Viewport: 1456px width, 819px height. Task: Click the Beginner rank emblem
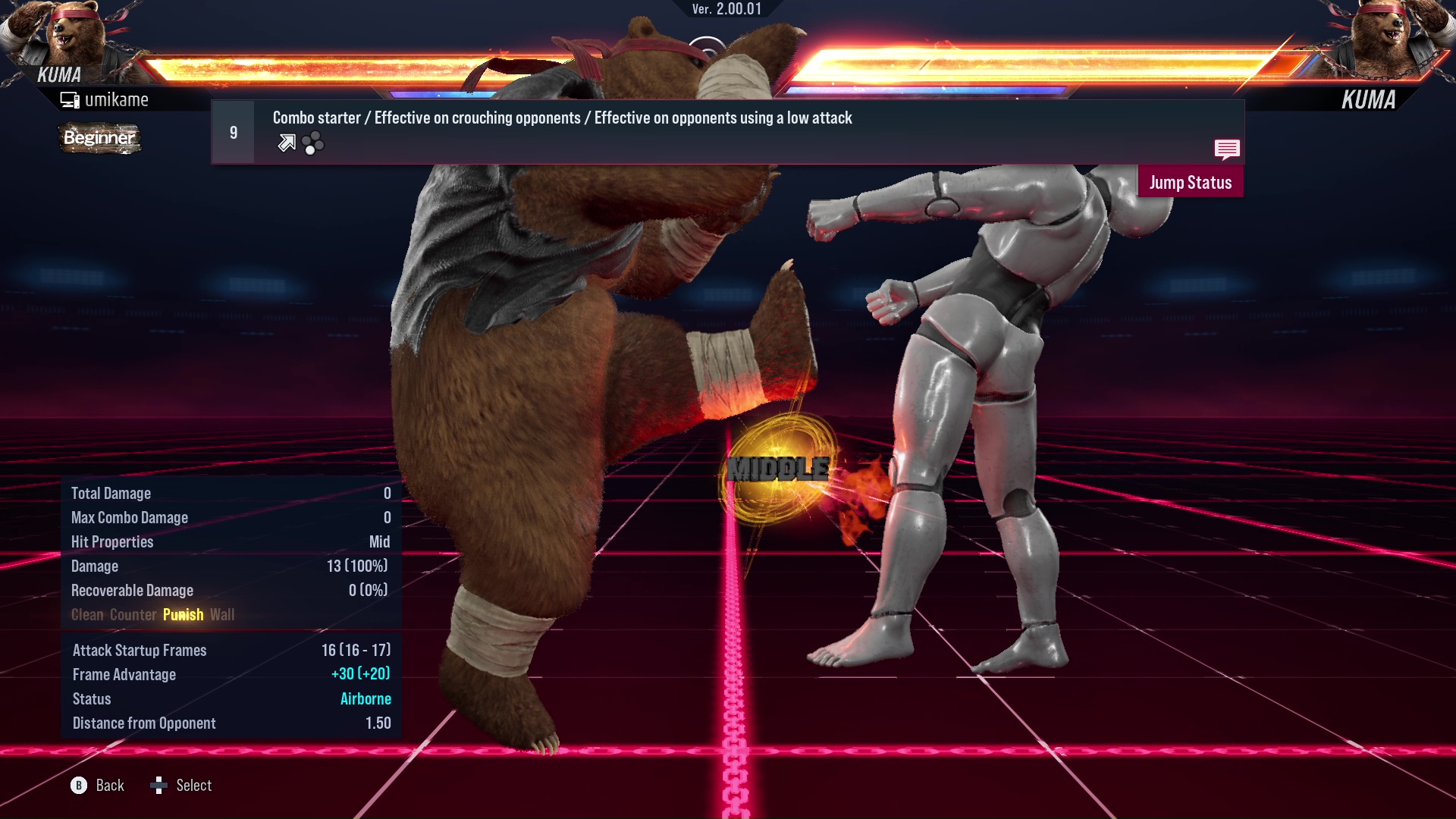(x=99, y=138)
